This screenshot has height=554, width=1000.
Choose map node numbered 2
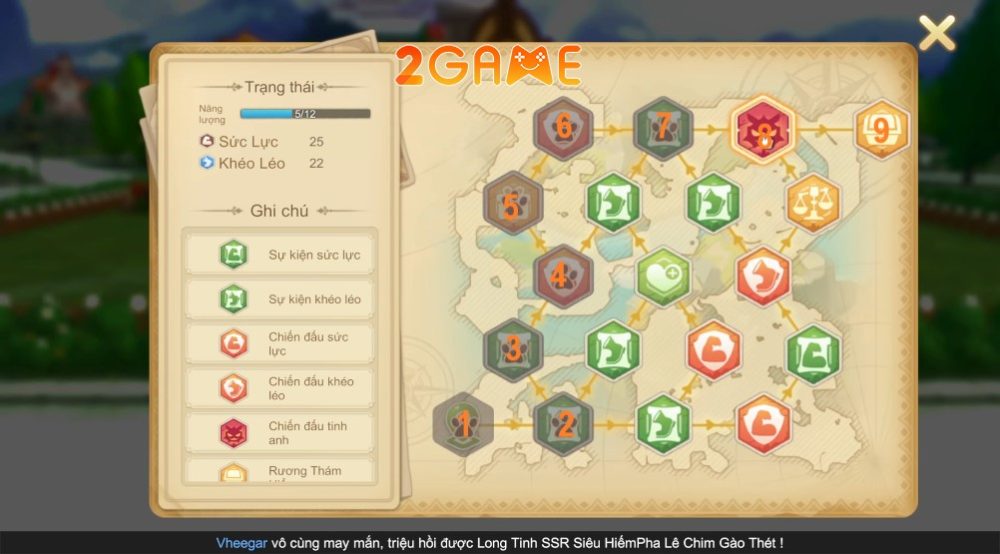coord(563,424)
